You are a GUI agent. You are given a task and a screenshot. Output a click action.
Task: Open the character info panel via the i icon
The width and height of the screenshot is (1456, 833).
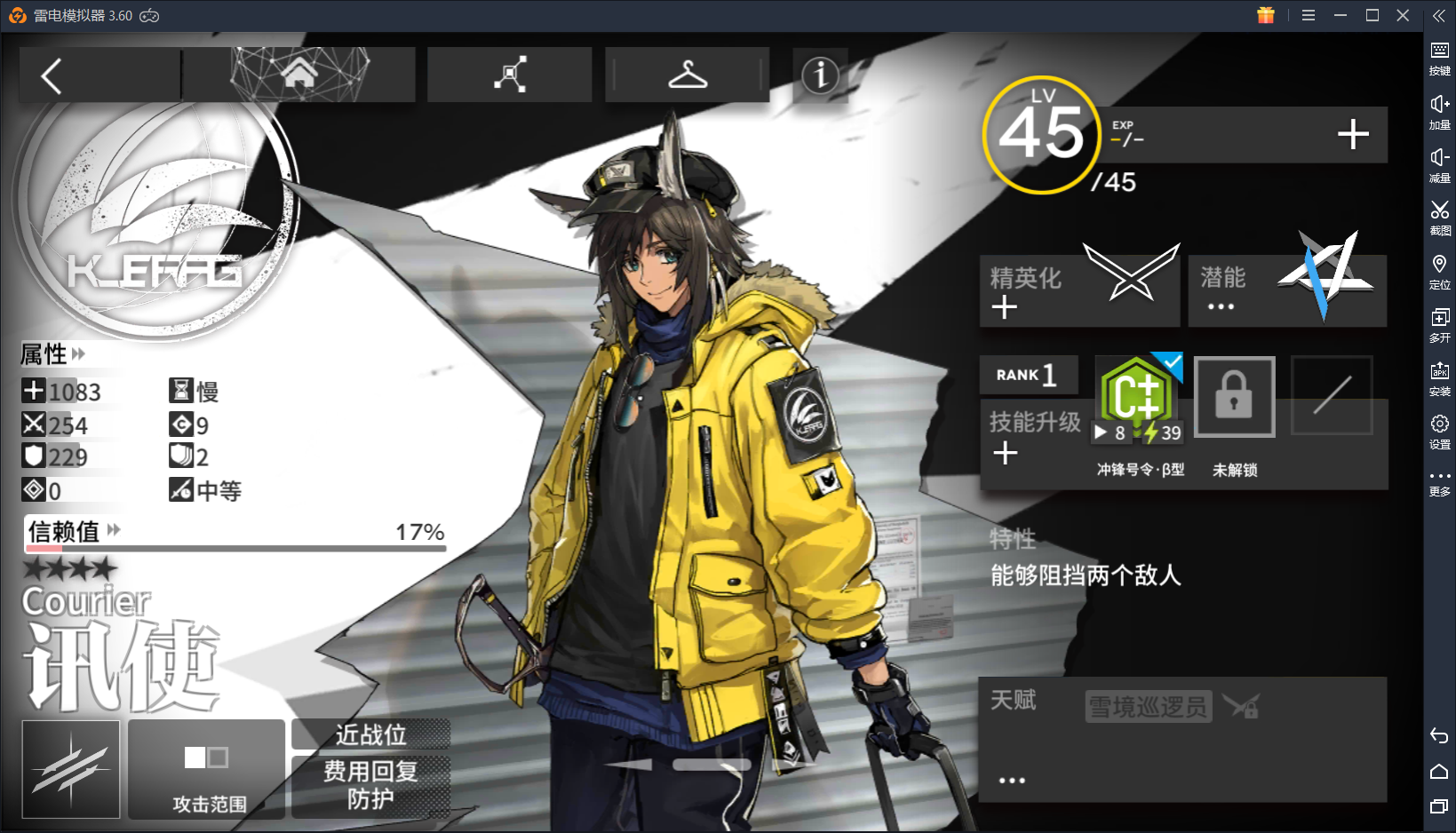[x=819, y=76]
